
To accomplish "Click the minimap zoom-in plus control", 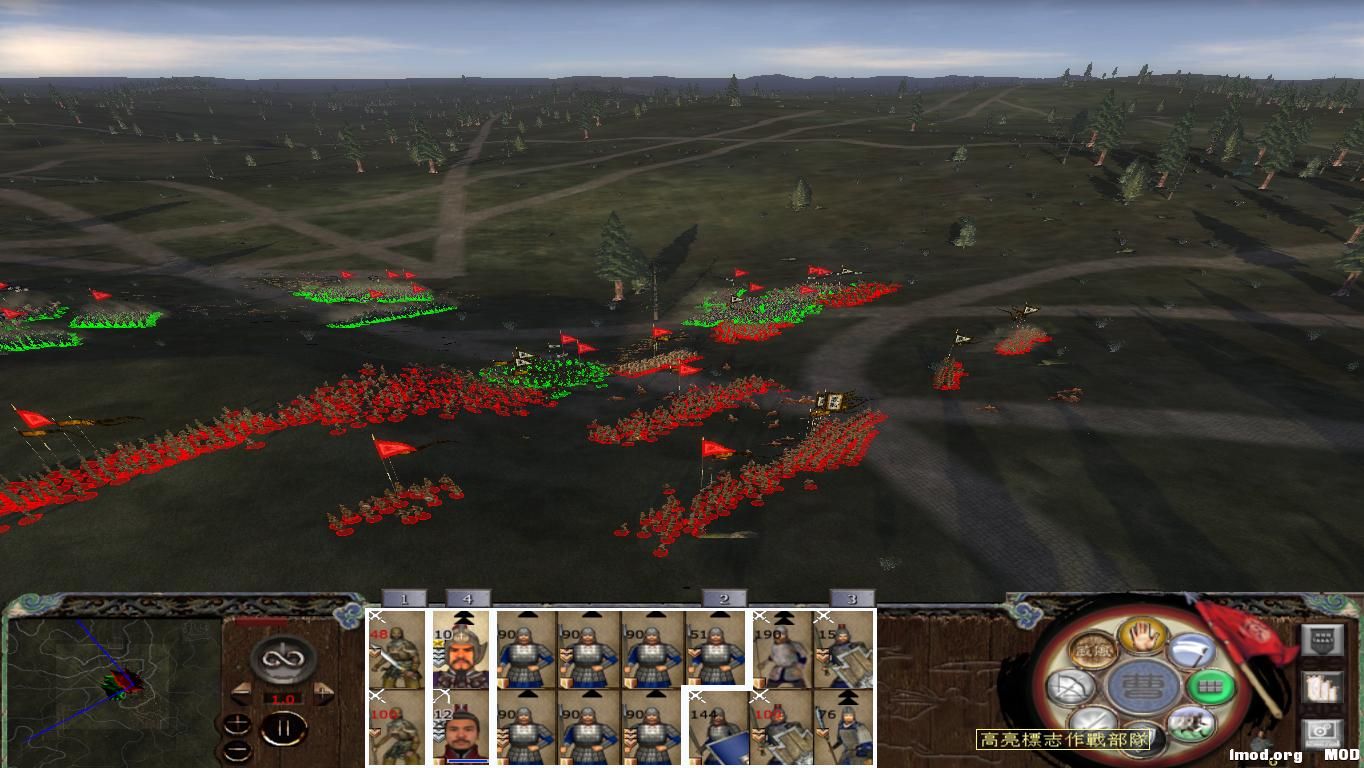I will (x=238, y=725).
